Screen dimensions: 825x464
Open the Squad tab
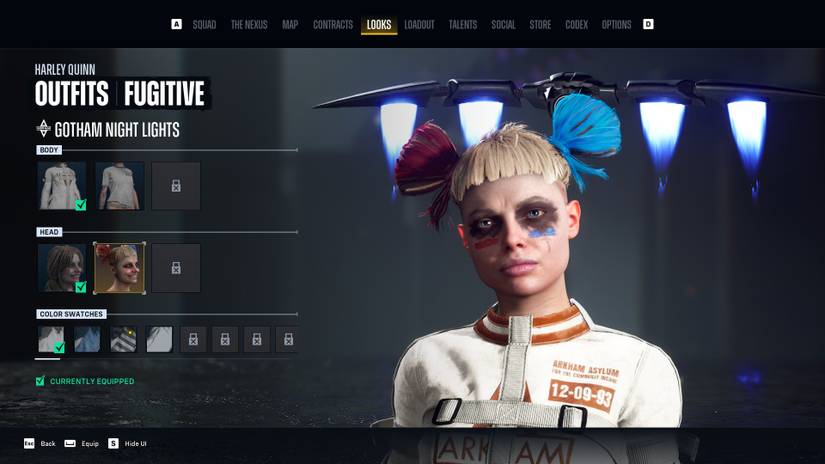pos(204,24)
